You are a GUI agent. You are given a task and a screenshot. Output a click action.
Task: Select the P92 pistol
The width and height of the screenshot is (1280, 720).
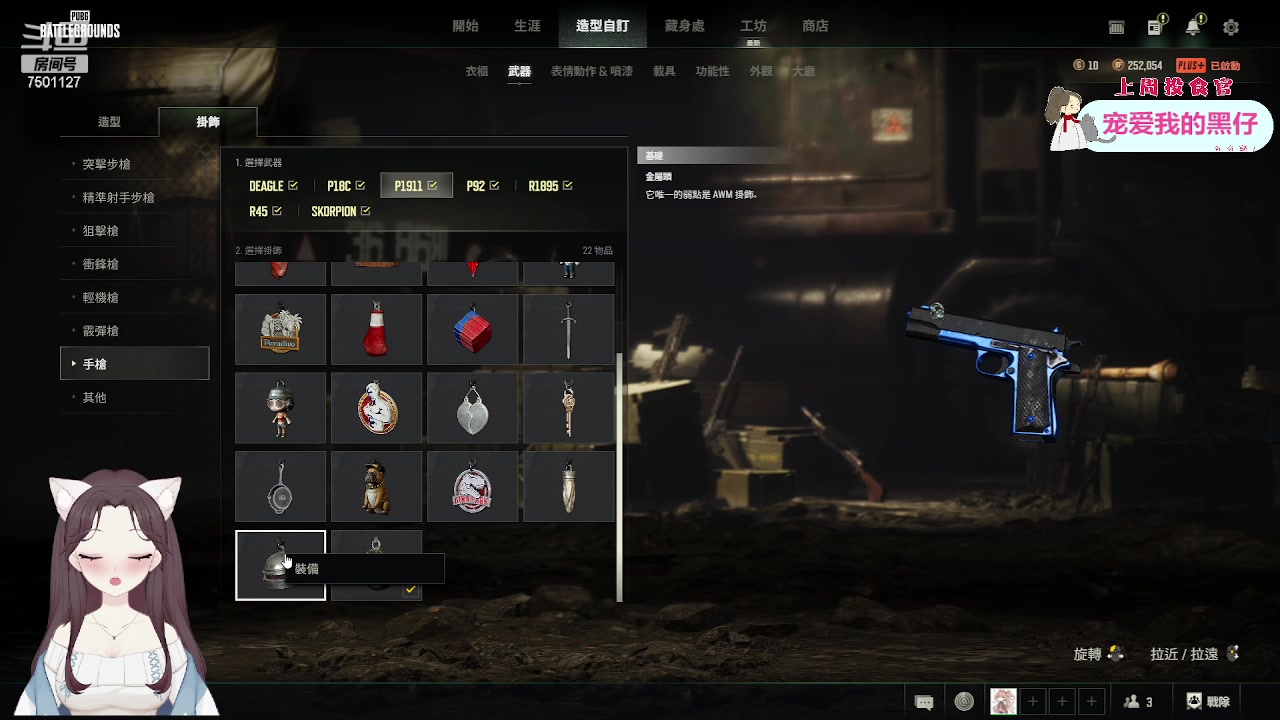(482, 186)
